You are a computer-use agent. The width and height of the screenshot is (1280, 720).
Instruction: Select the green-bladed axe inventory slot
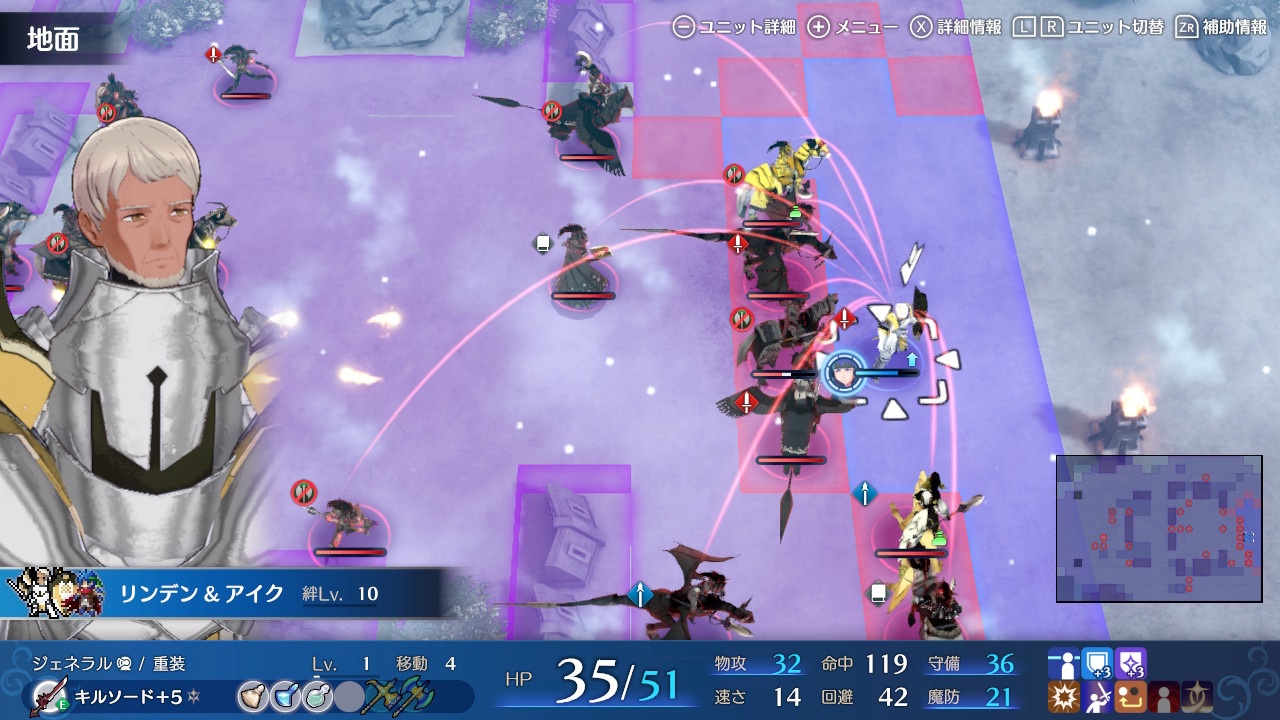[x=416, y=696]
